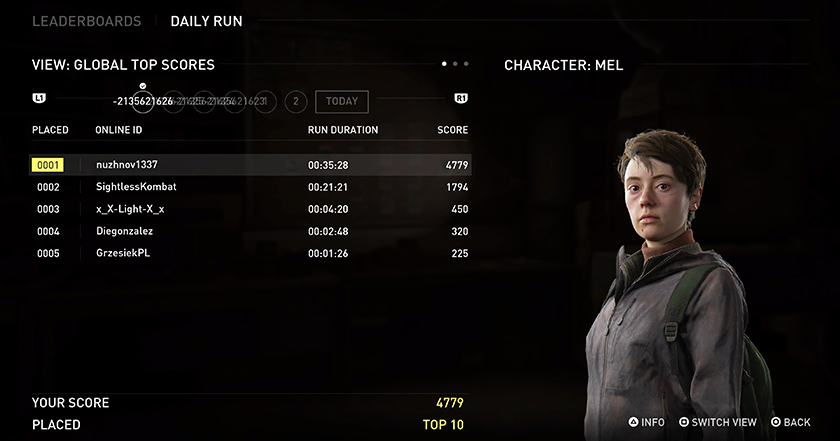Show details with the Info option
This screenshot has height=441, width=840.
[x=646, y=423]
